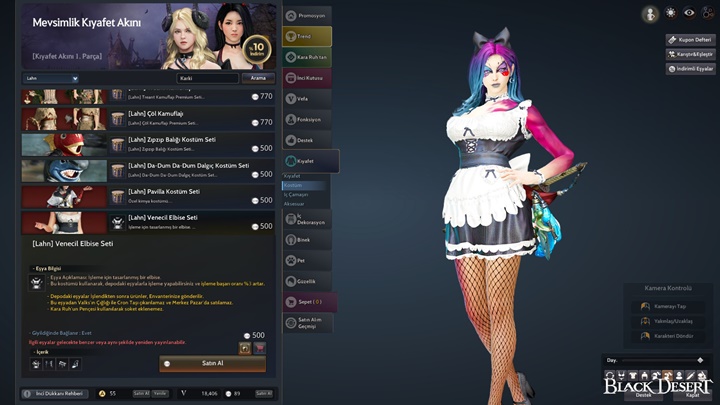Open the Güzellik category

coord(310,281)
